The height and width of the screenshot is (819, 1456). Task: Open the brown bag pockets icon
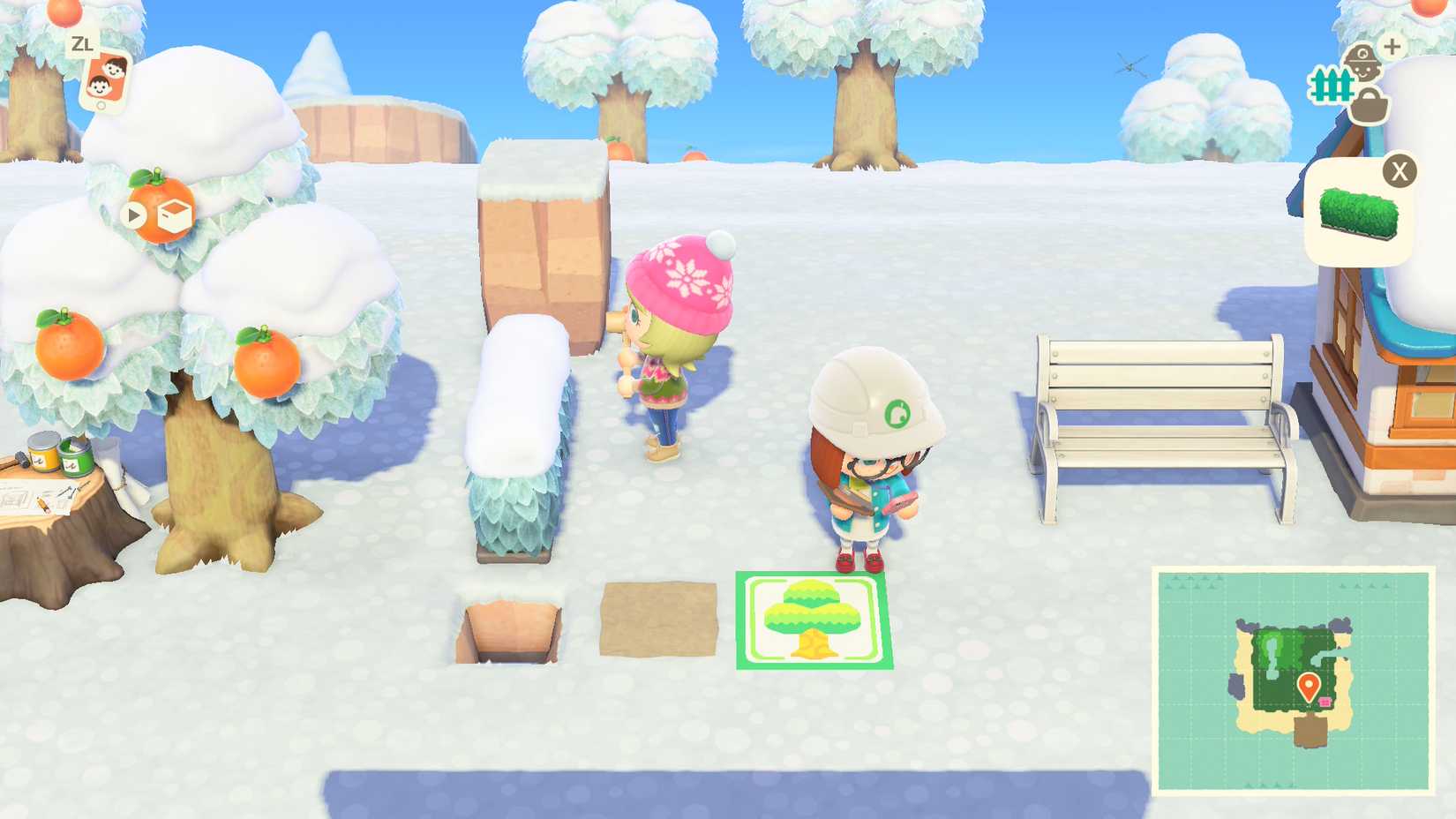pyautogui.click(x=1370, y=109)
